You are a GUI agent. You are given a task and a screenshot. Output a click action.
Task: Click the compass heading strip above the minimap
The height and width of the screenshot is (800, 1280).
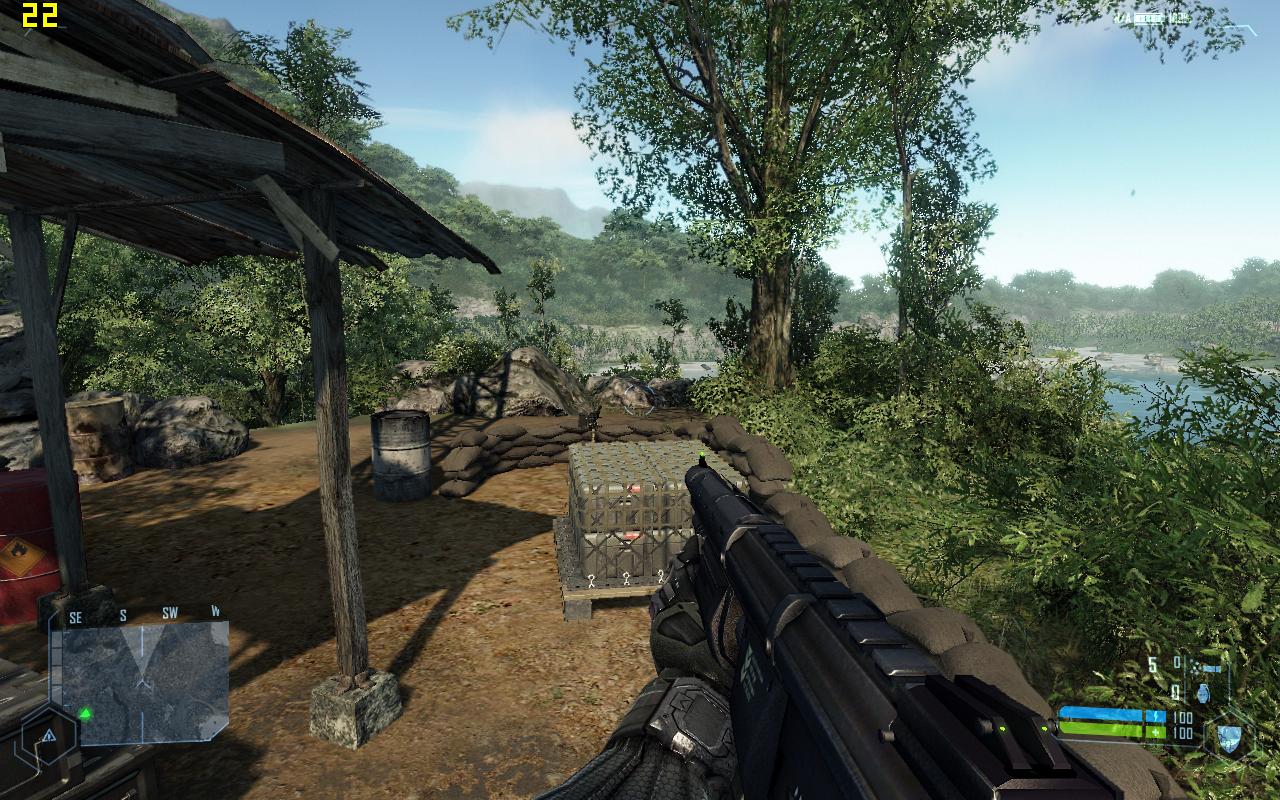(x=140, y=612)
